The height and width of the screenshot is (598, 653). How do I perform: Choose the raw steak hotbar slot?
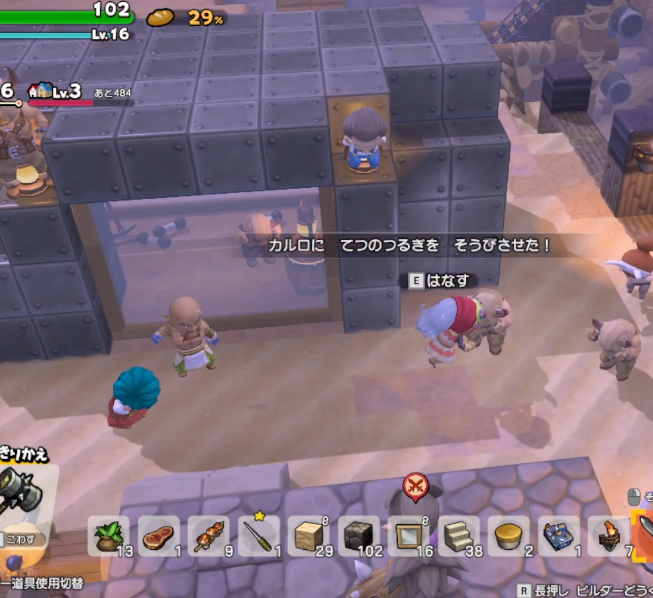point(159,536)
